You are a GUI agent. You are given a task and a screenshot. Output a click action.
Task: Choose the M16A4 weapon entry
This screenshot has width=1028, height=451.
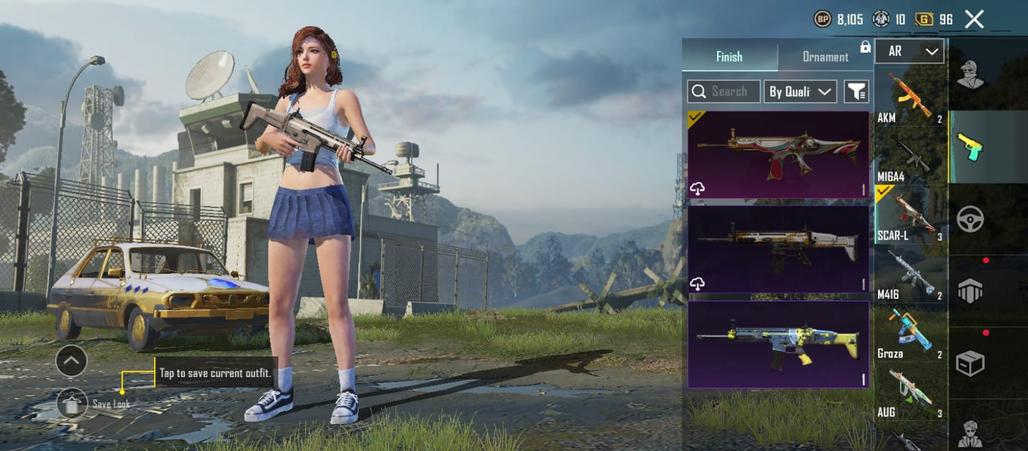pyautogui.click(x=910, y=158)
